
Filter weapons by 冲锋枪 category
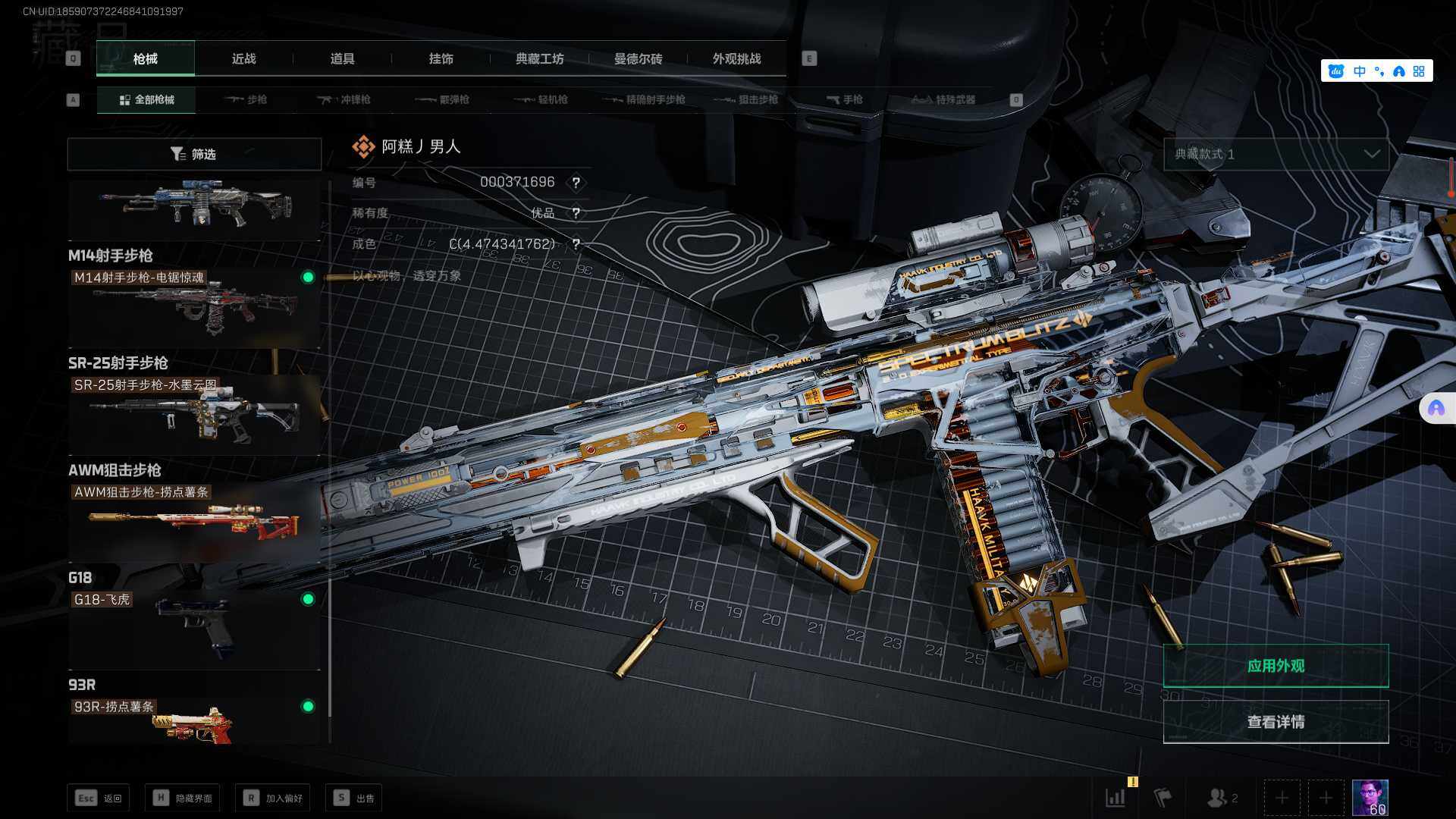click(345, 100)
